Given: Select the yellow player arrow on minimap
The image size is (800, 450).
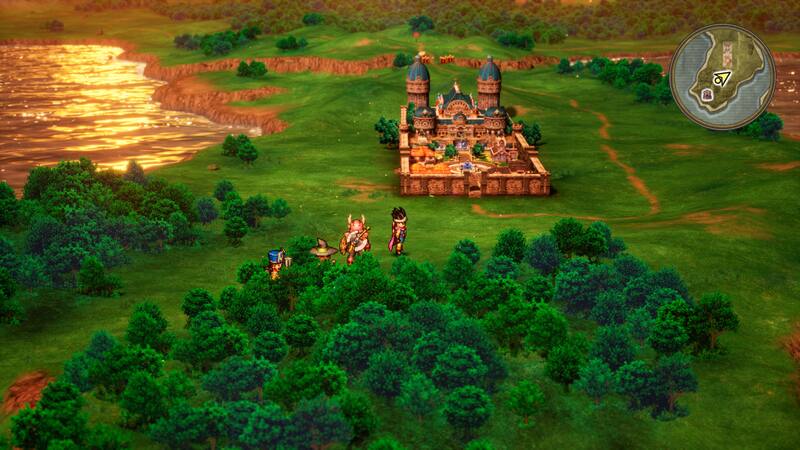Looking at the screenshot, I should 722,77.
